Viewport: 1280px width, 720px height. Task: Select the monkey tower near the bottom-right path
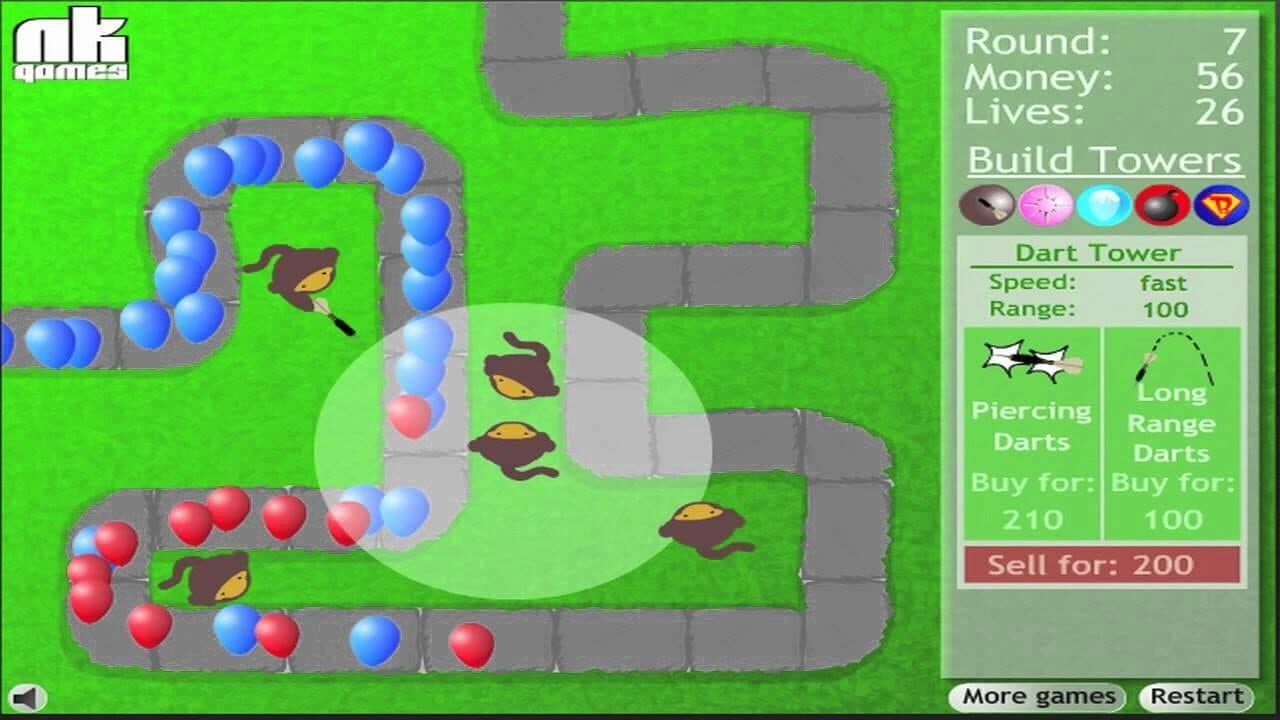[x=700, y=525]
